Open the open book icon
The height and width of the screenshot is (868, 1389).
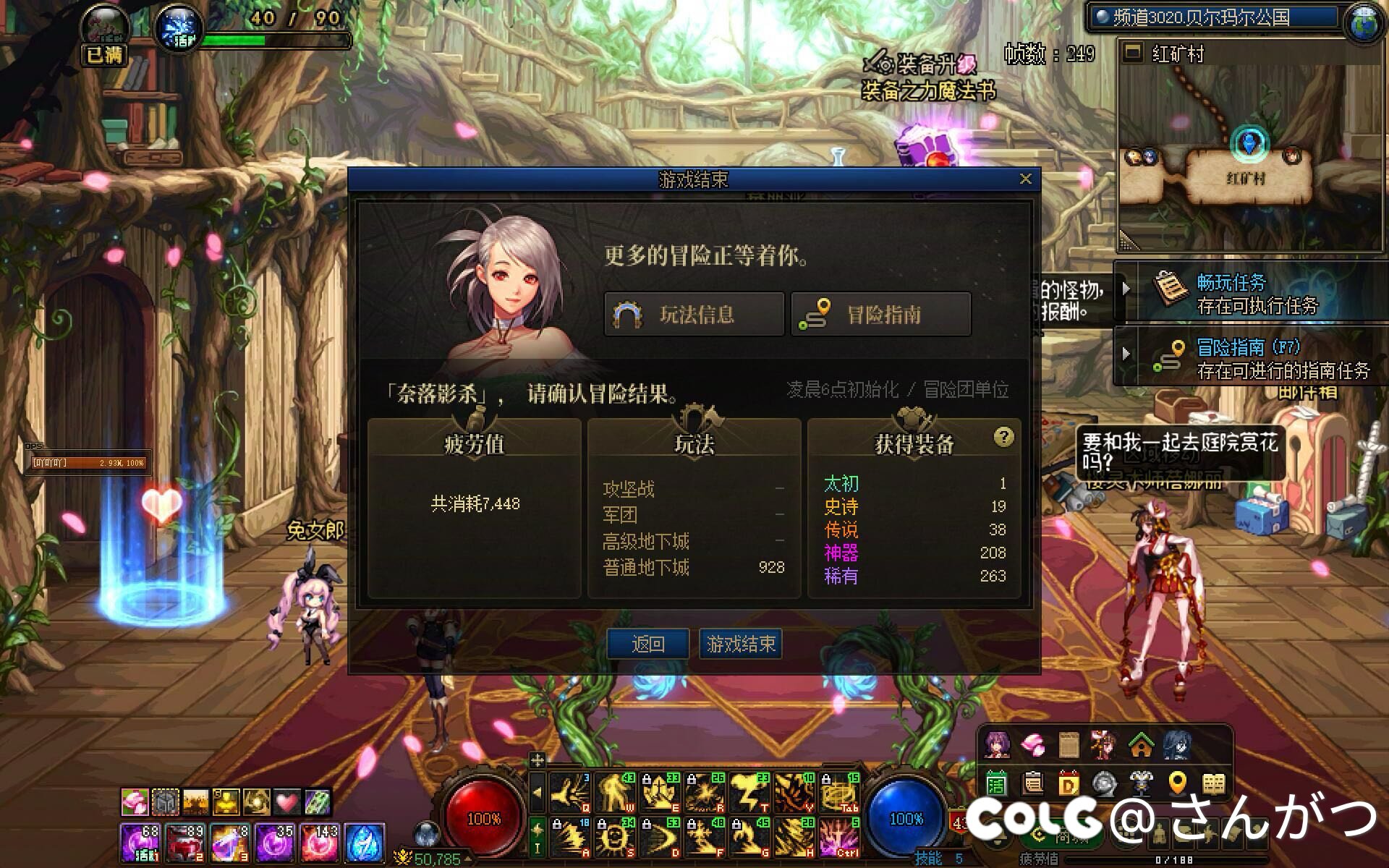[1213, 783]
